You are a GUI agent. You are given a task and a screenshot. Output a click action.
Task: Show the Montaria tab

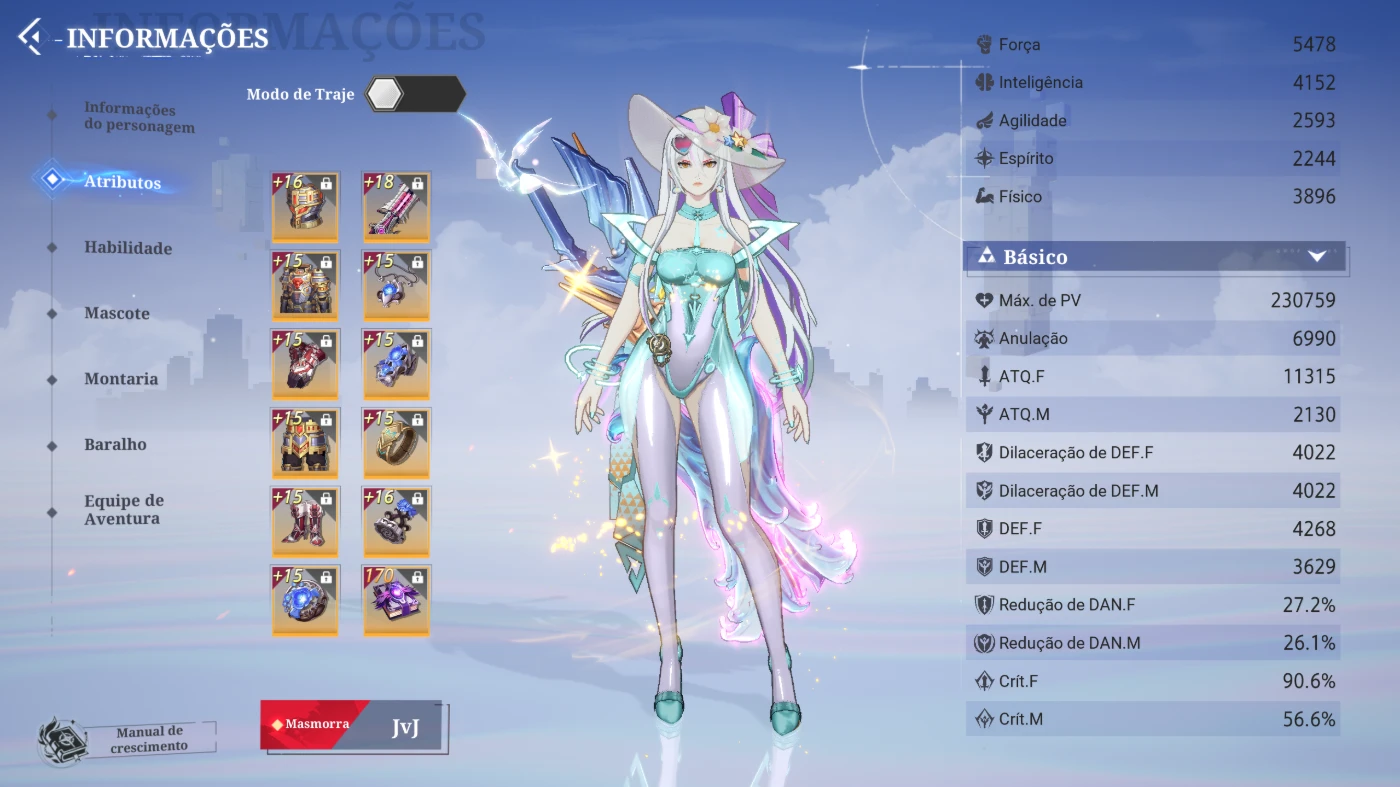(x=120, y=379)
